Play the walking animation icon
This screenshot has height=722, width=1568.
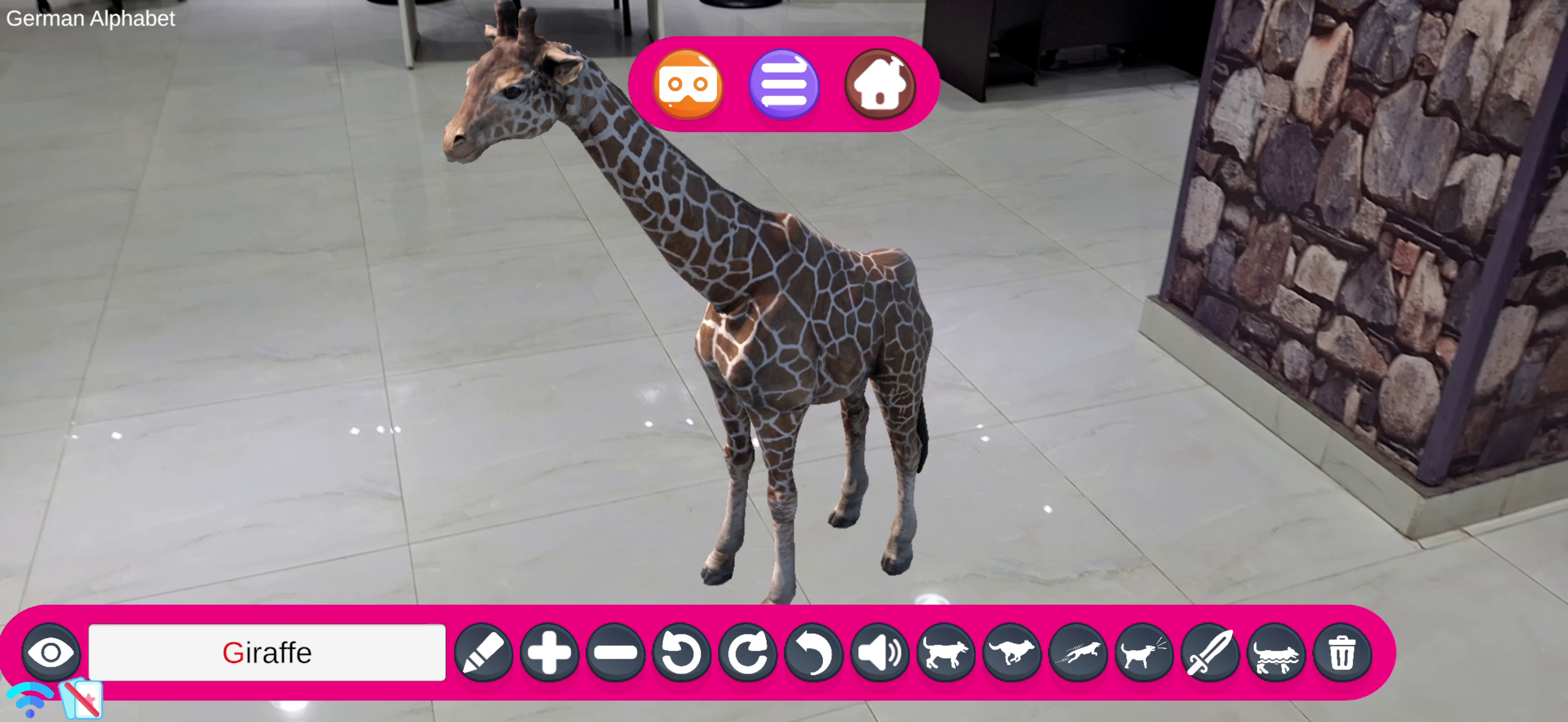pyautogui.click(x=946, y=653)
